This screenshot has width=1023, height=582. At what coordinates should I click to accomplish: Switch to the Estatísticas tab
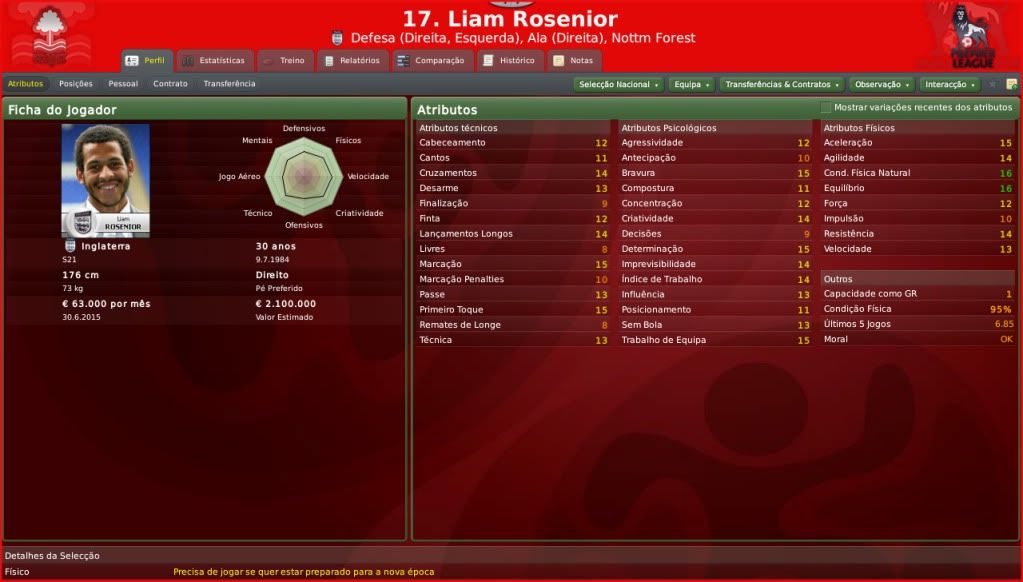coord(213,60)
